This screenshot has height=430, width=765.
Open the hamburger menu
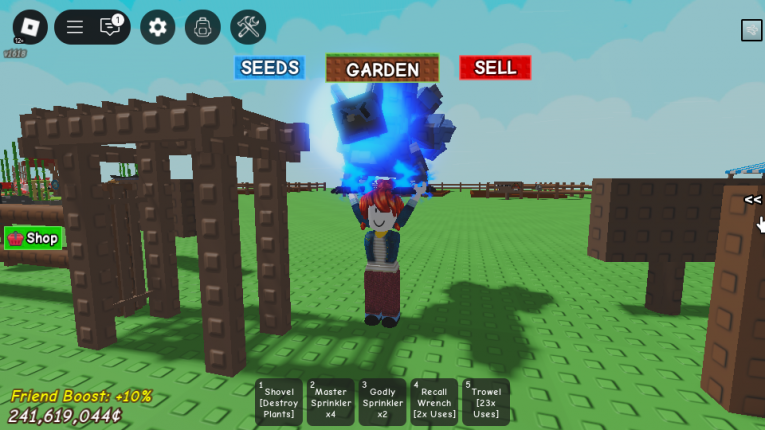tap(75, 27)
